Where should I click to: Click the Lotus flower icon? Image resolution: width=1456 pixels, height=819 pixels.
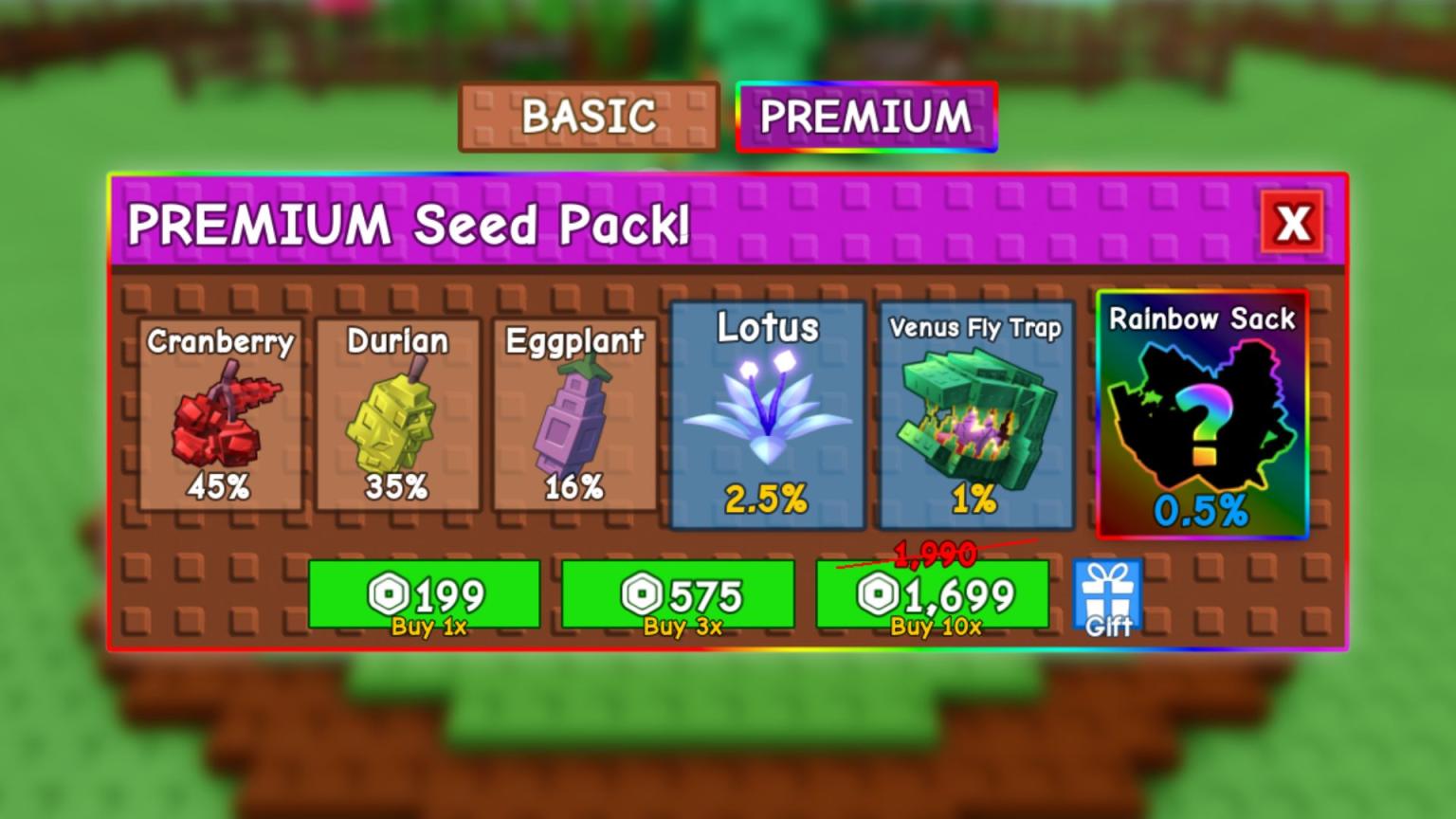click(x=768, y=408)
